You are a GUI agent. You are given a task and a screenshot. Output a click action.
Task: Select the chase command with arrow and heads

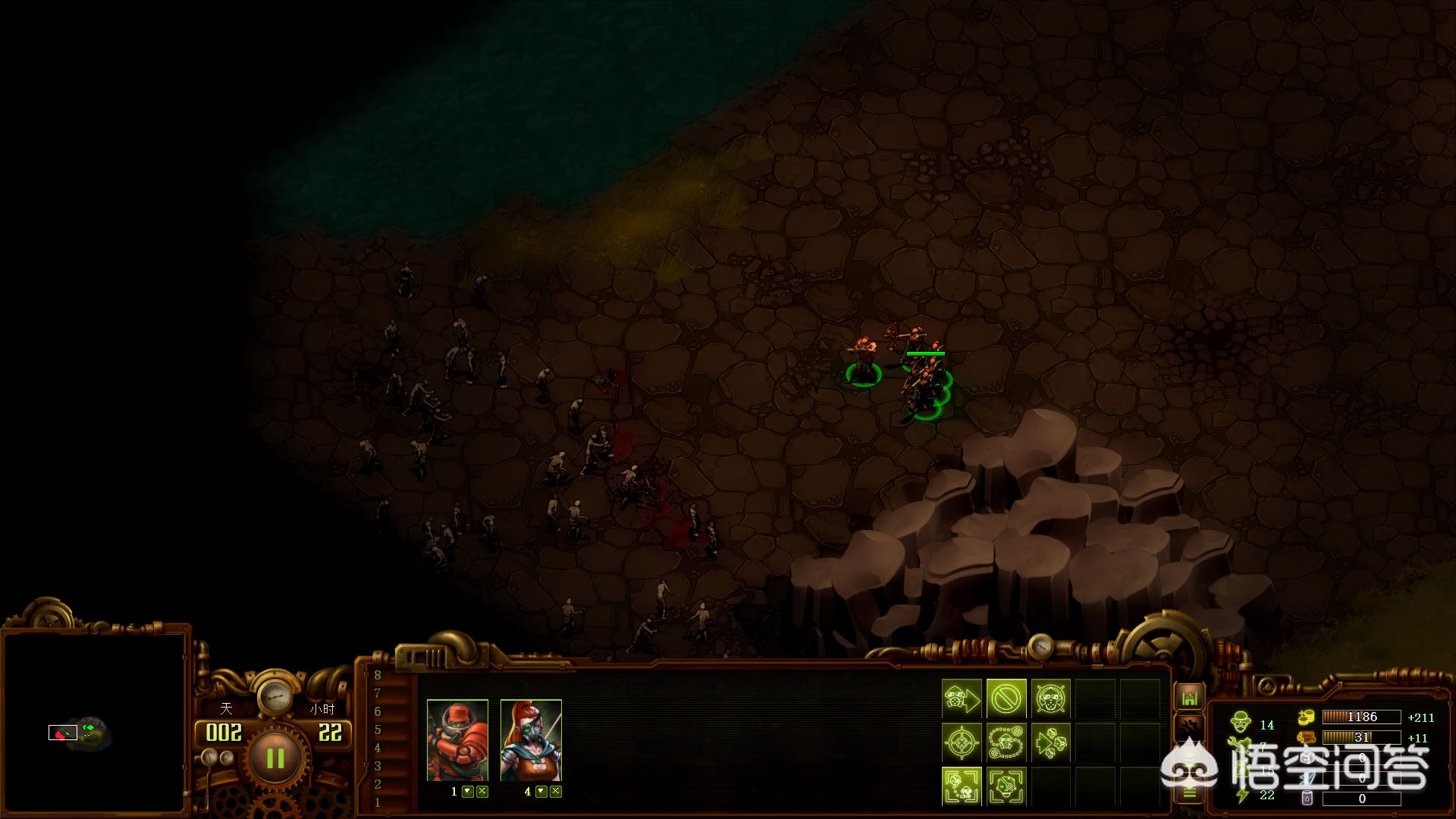pyautogui.click(x=1051, y=742)
